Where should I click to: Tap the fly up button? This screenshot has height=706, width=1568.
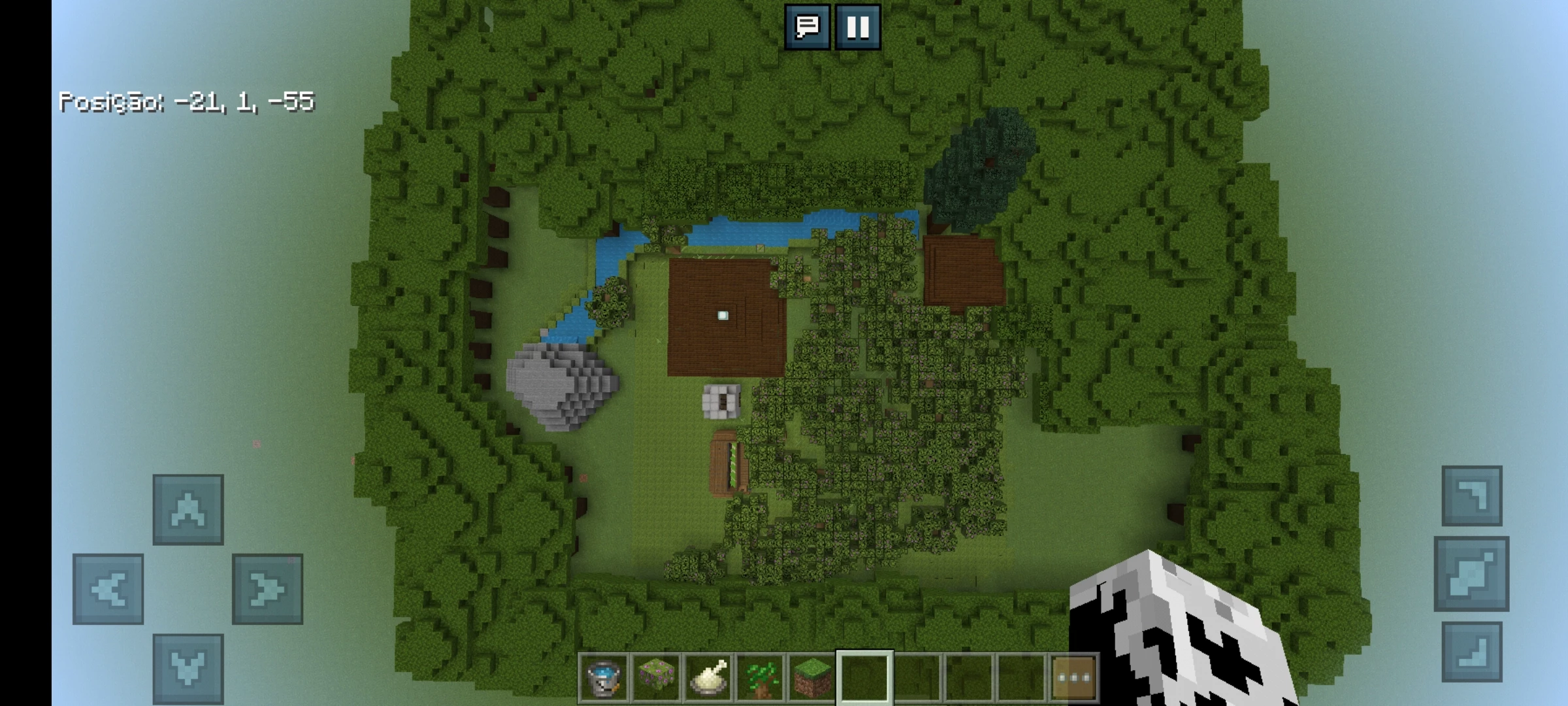point(1471,496)
